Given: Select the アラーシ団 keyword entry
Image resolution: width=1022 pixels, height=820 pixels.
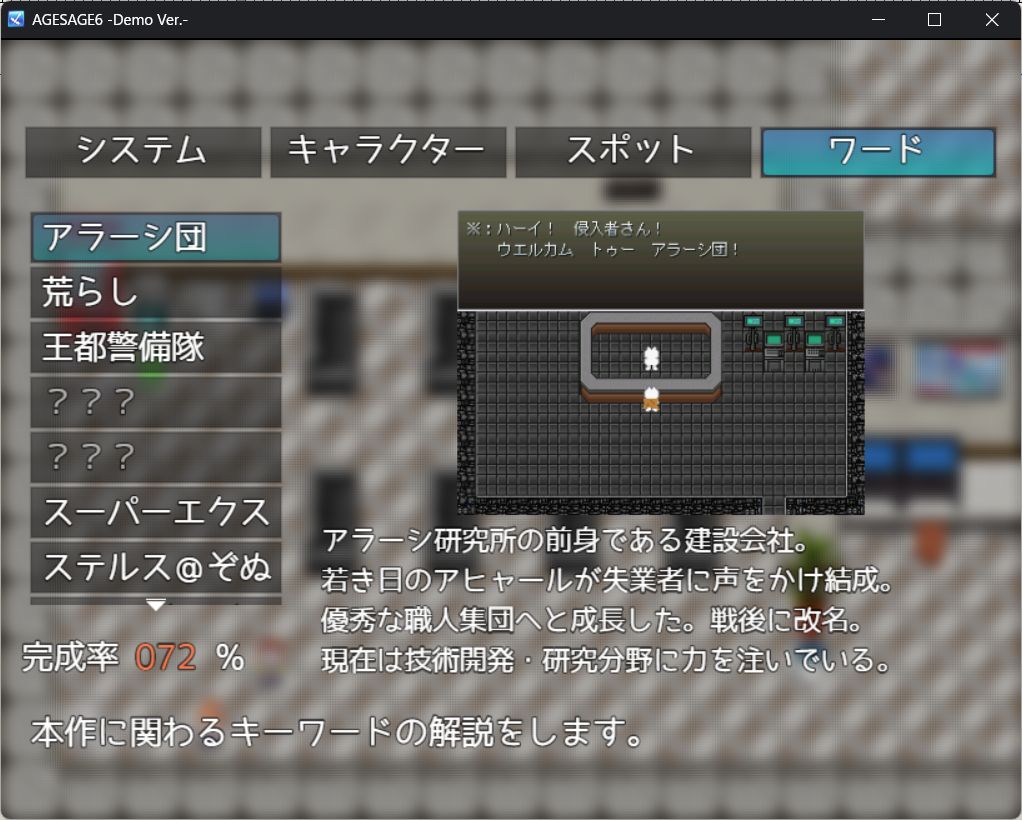Looking at the screenshot, I should pyautogui.click(x=155, y=238).
